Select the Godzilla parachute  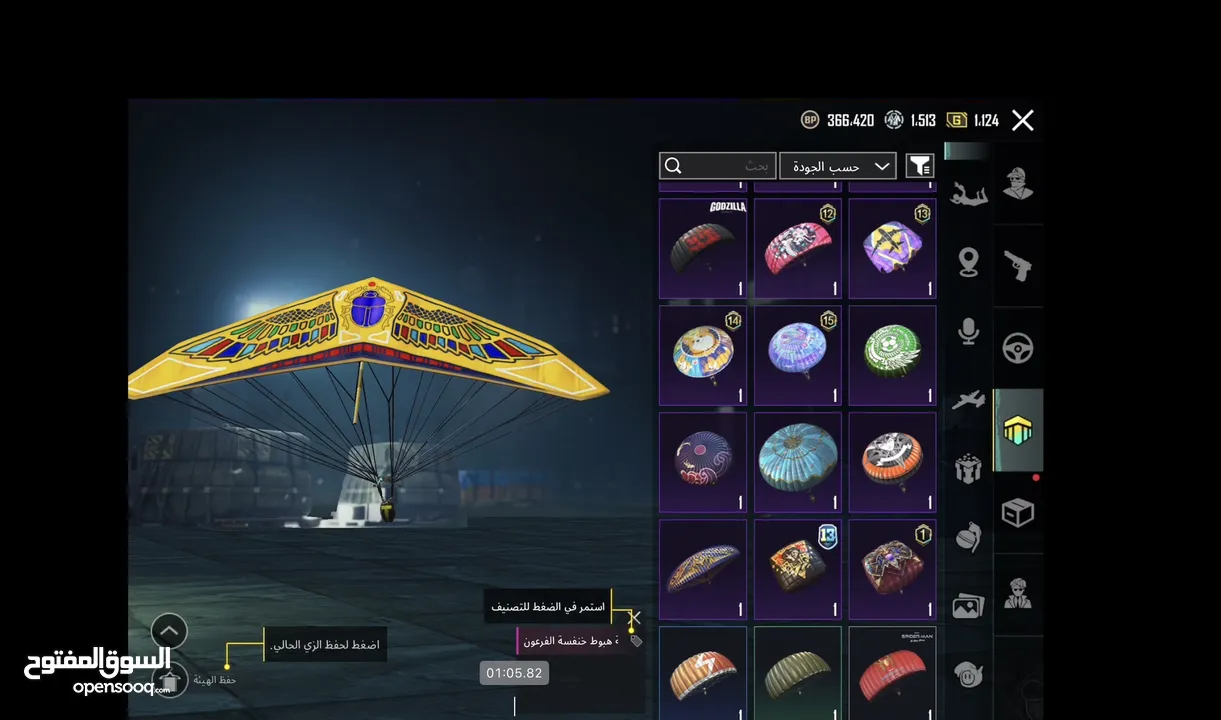(x=703, y=248)
